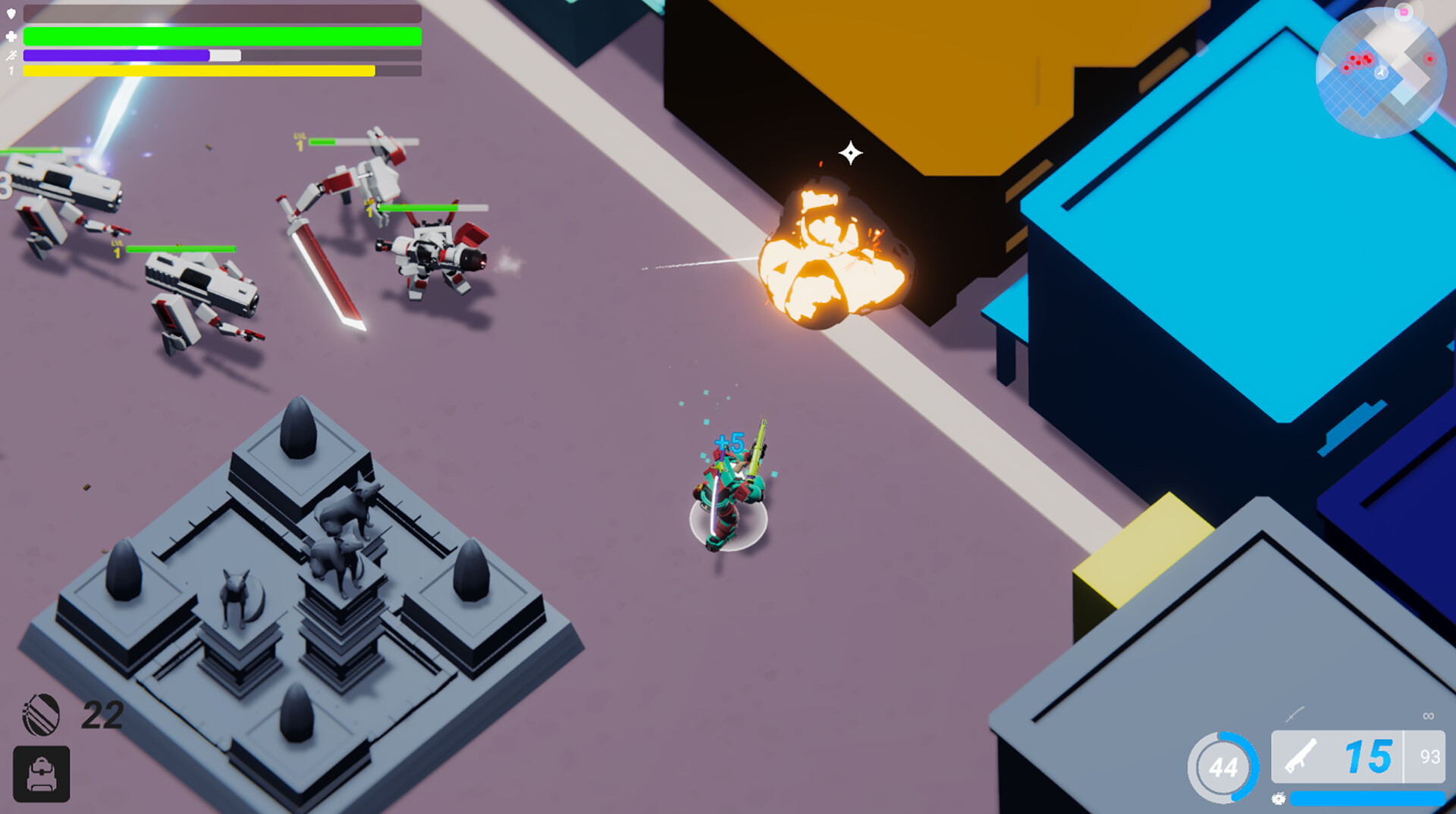Click the green health bar above the dog-like robot
Viewport: 1456px width, 814px height.
pyautogui.click(x=432, y=209)
